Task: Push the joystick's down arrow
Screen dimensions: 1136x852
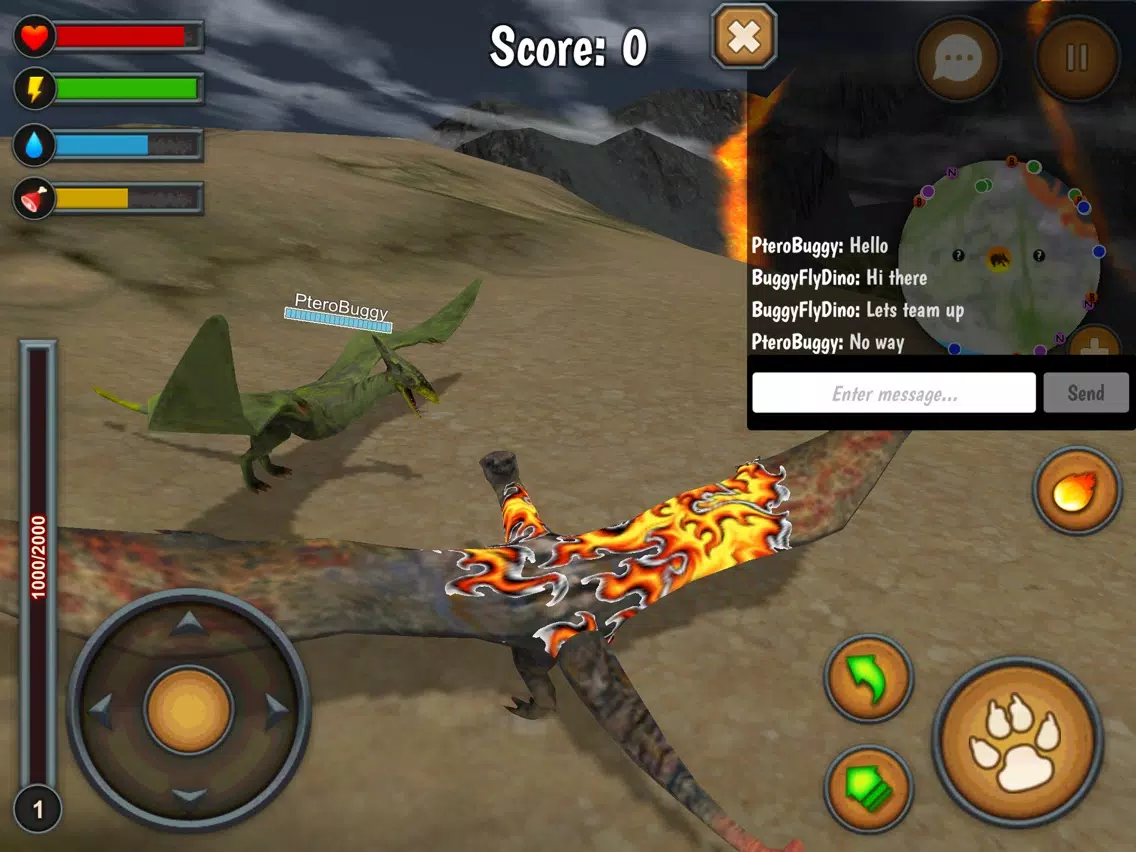Action: [x=189, y=796]
